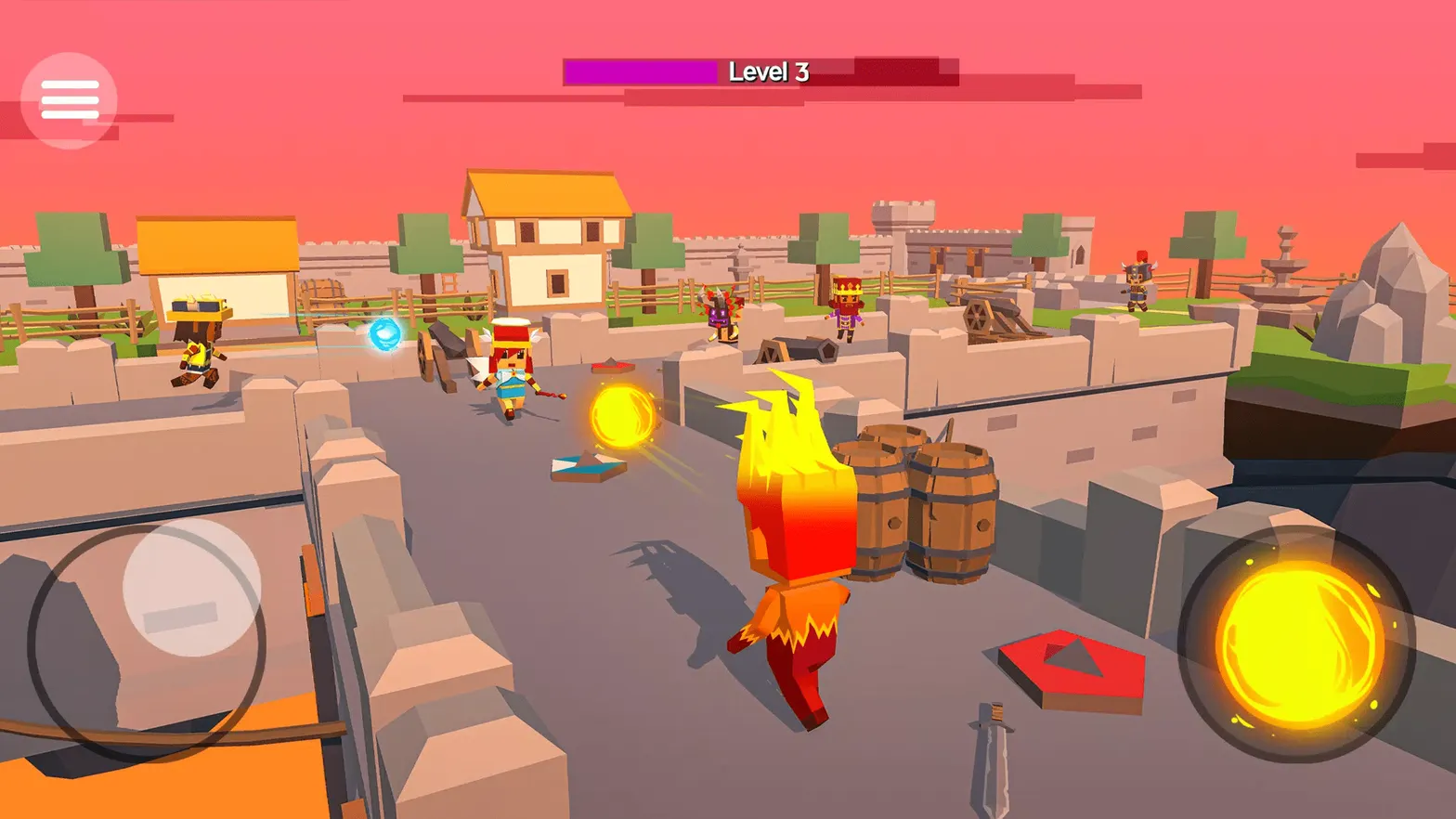Tap the king enemy on the wall
The image size is (1456, 819).
tap(847, 302)
